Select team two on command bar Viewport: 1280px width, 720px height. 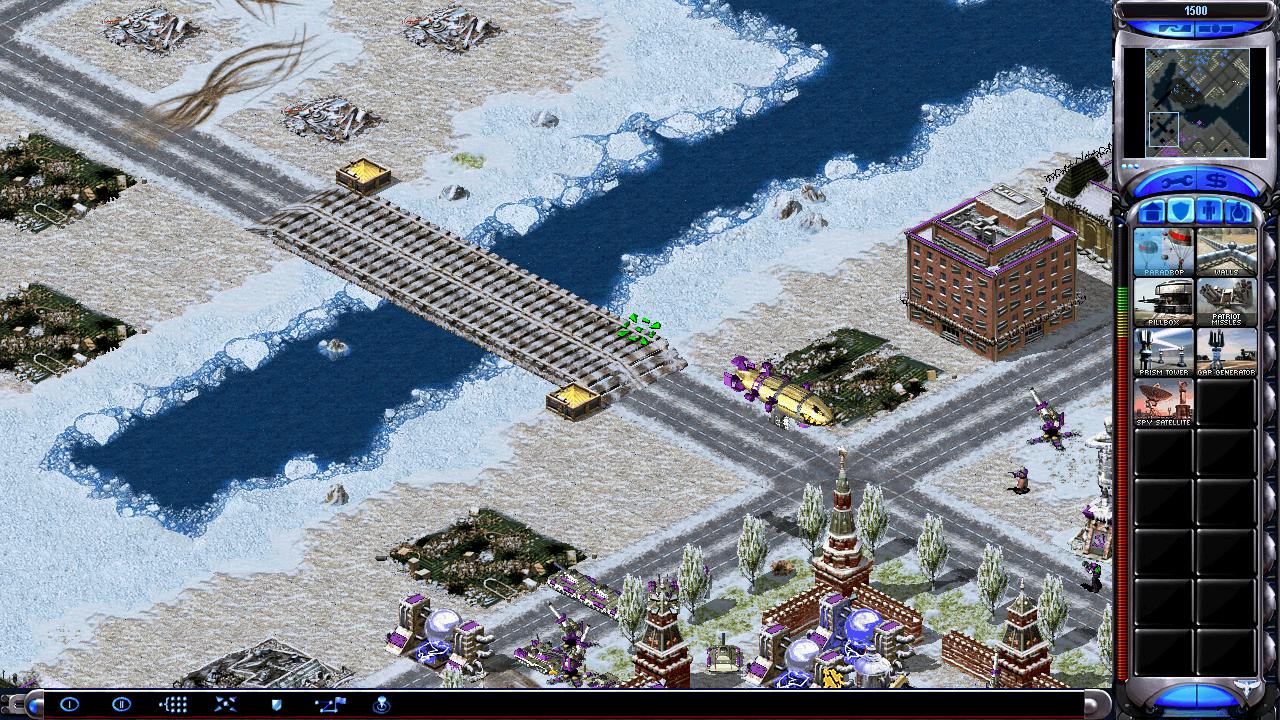point(121,704)
